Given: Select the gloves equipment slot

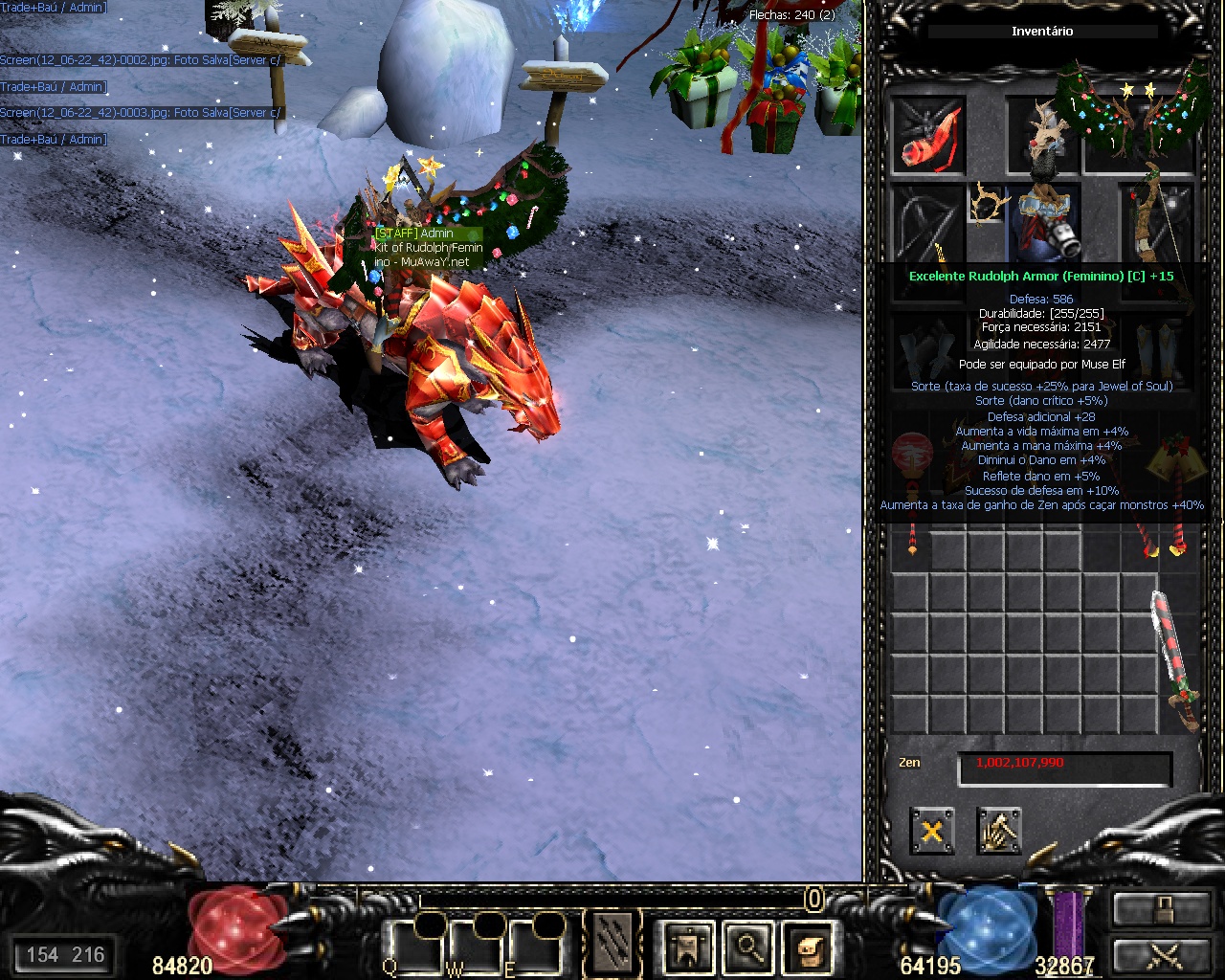Looking at the screenshot, I should [927, 351].
